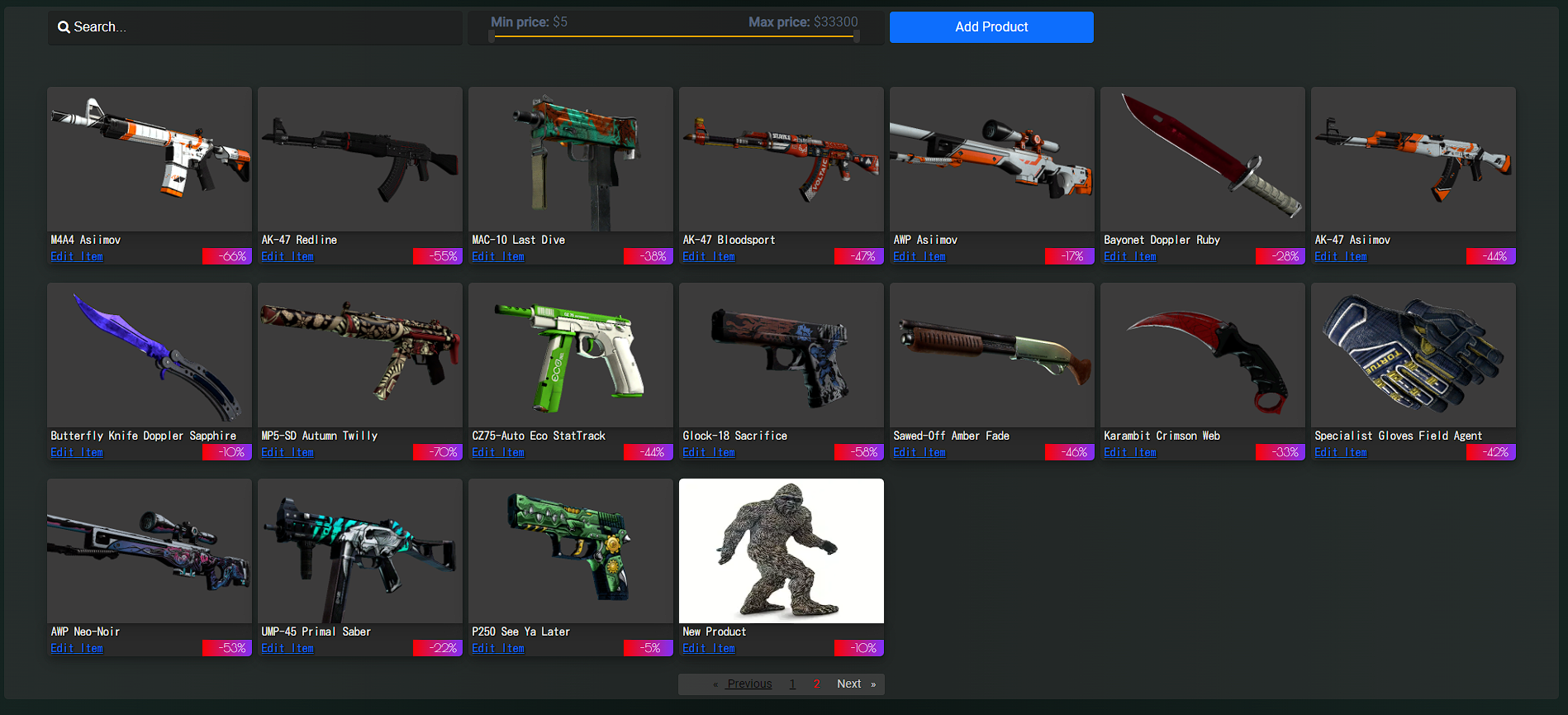Click the Bayonet Doppler Ruby product image
Viewport: 1568px width, 715px height.
click(1202, 159)
